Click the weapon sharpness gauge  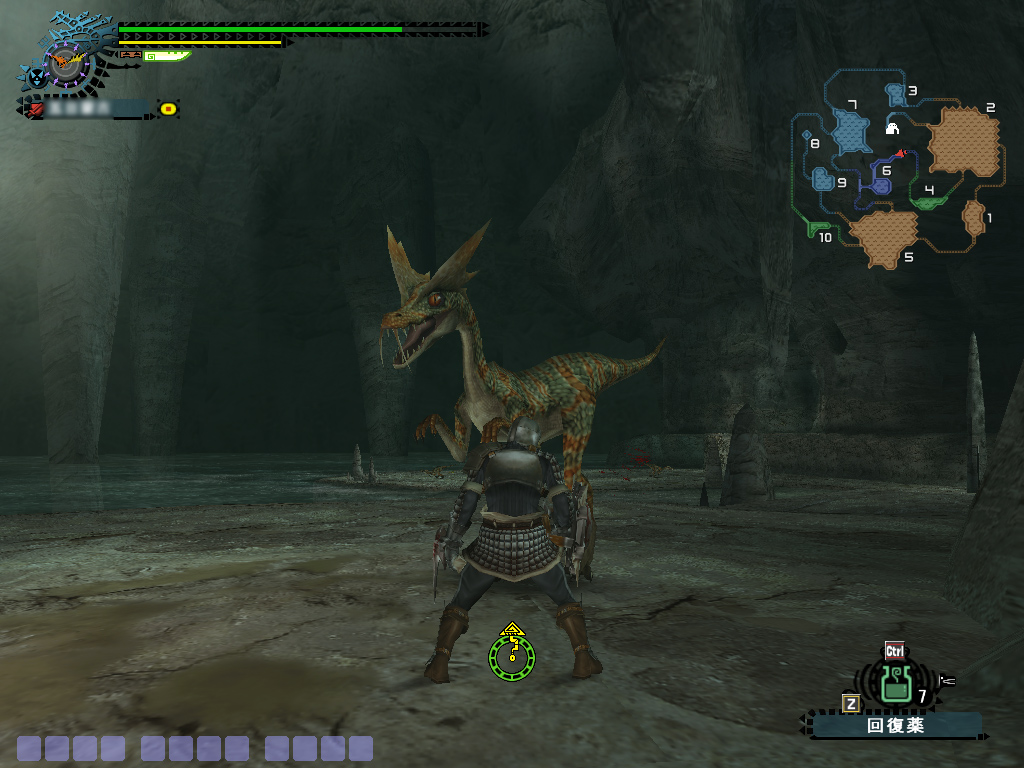(x=166, y=56)
